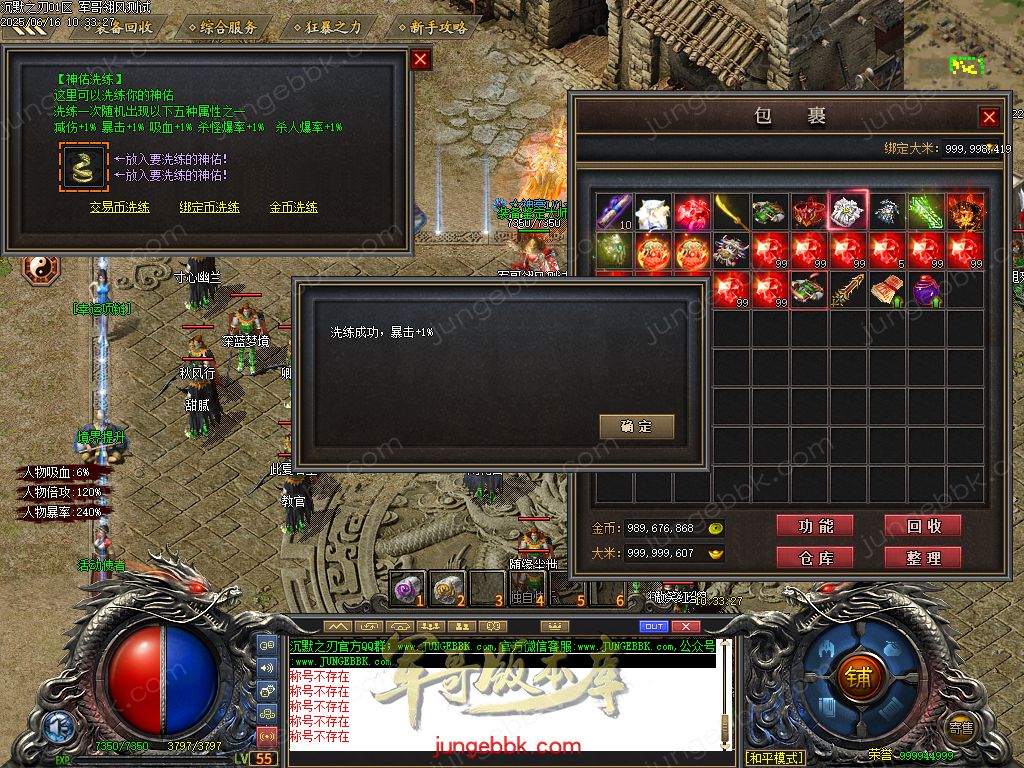Click the 回收 recycle button

922,526
